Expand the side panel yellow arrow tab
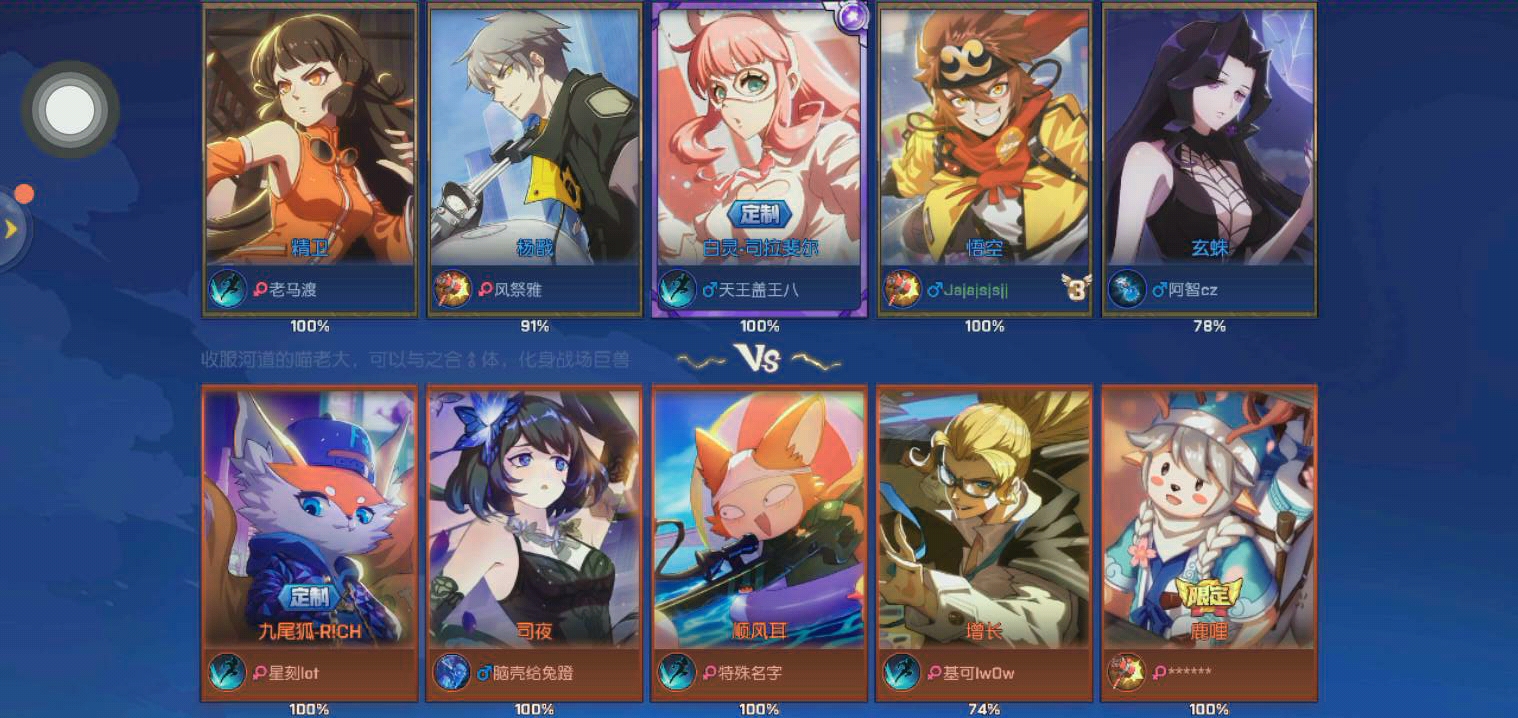This screenshot has height=718, width=1518. [12, 229]
